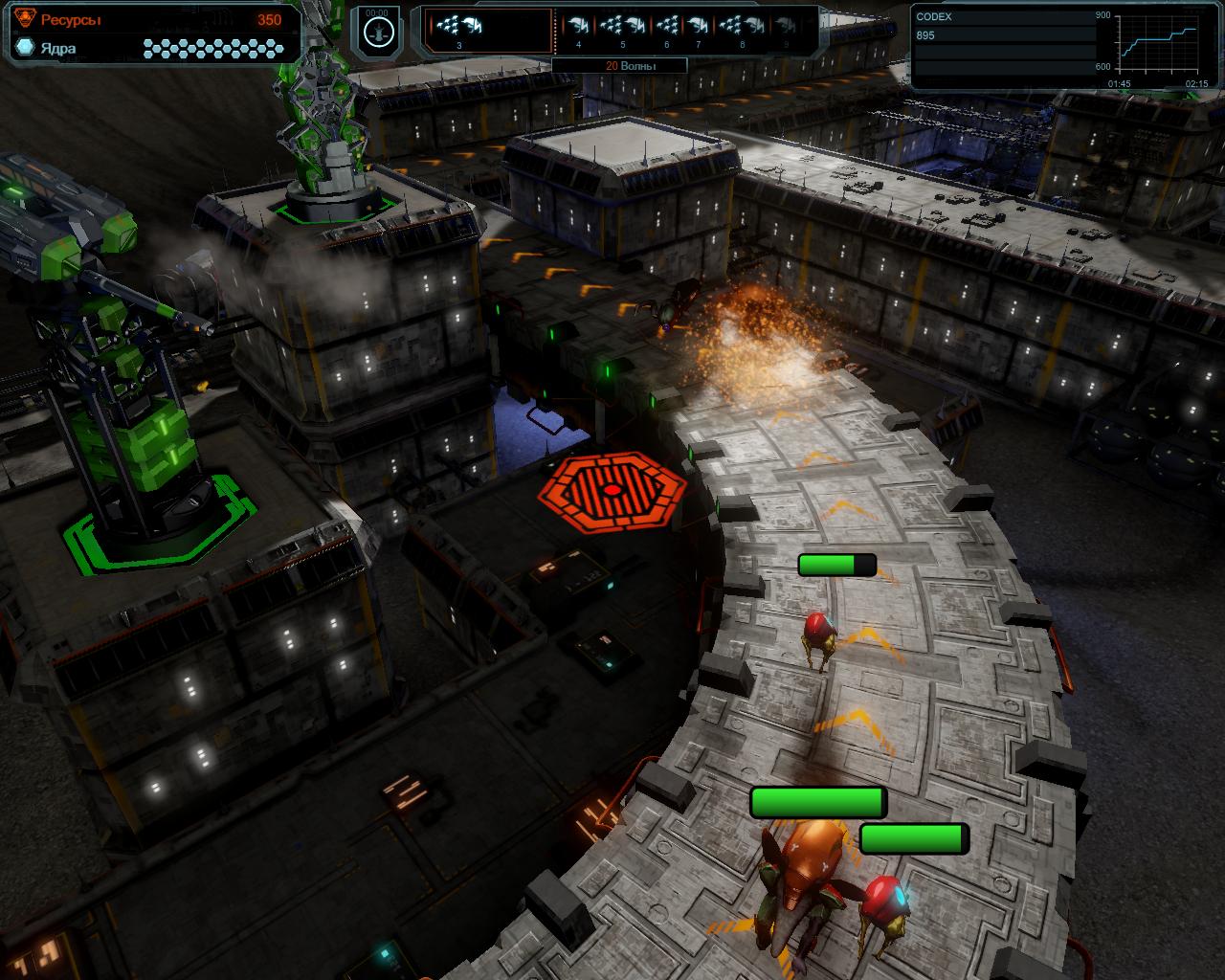Select upcoming wave 6 in the queue
Screen dimensions: 1225x980
pos(668,30)
